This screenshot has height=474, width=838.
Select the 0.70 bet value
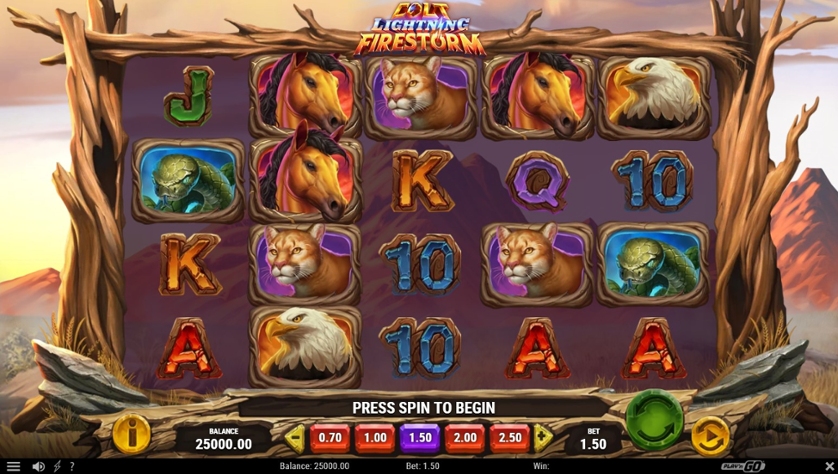tap(329, 437)
